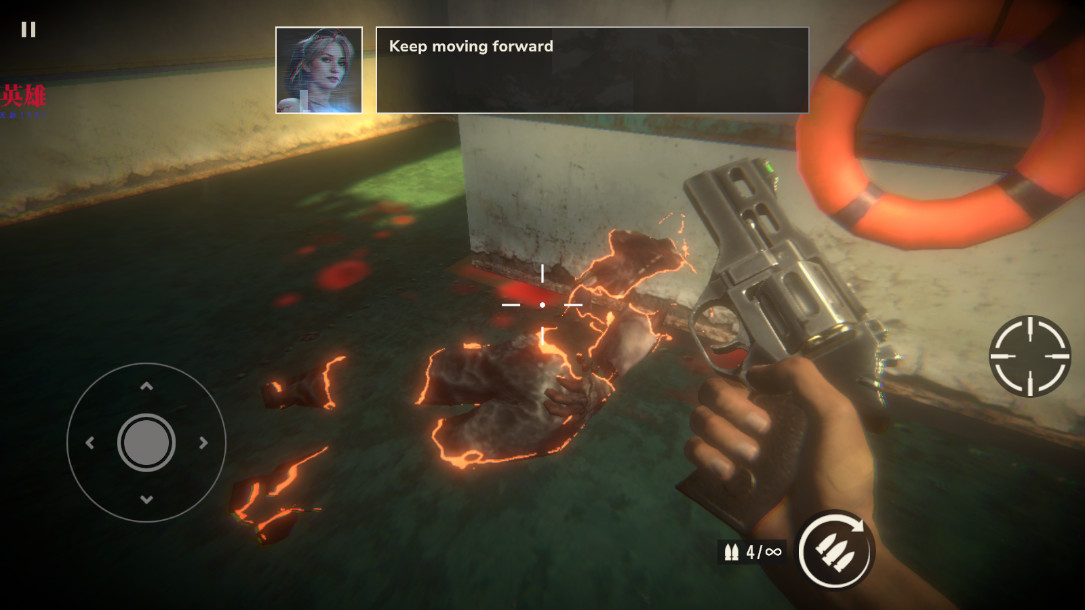This screenshot has width=1085, height=610.
Task: Touch the joystick's center thumb knob
Action: point(146,442)
